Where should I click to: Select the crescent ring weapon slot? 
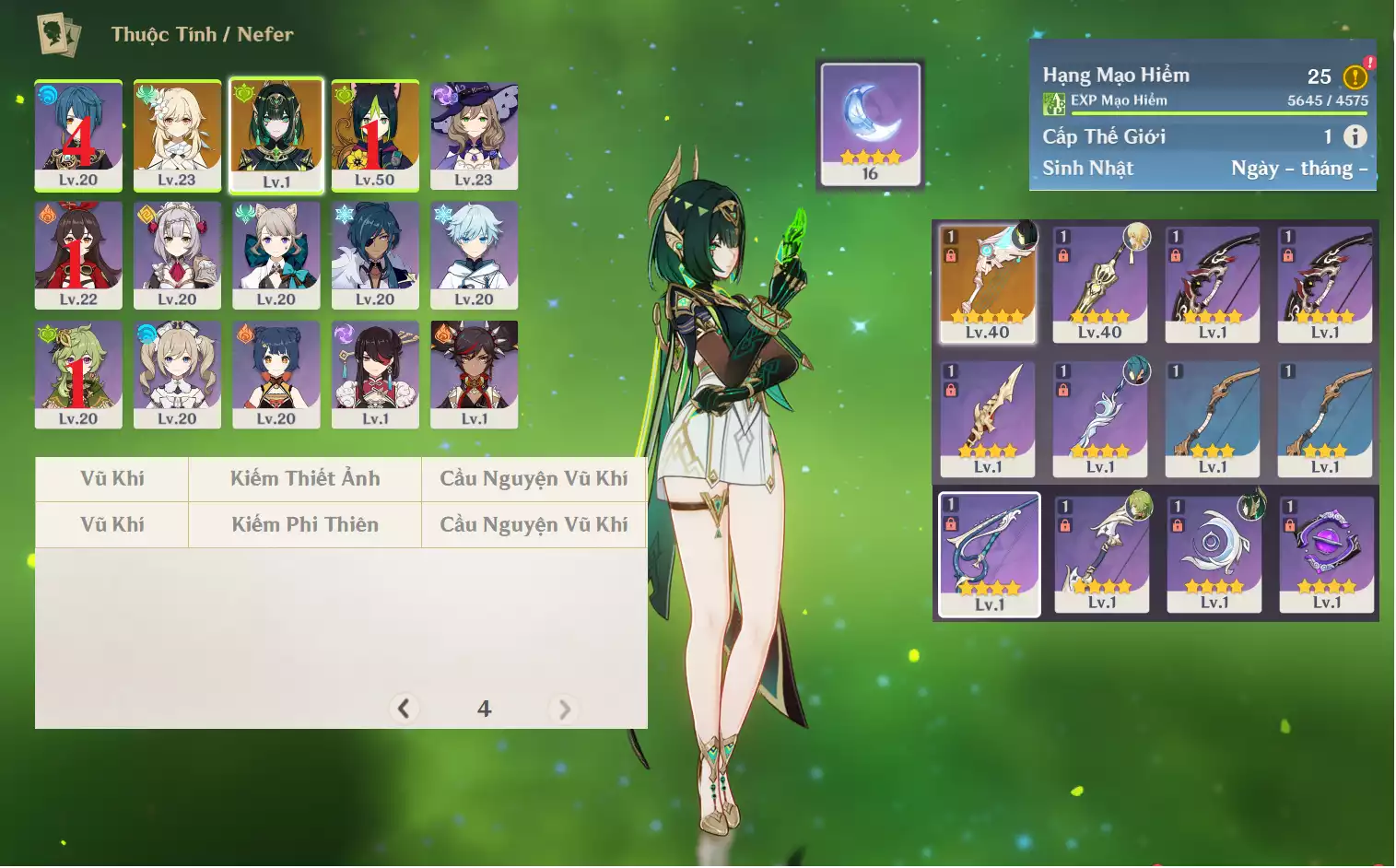point(1214,554)
